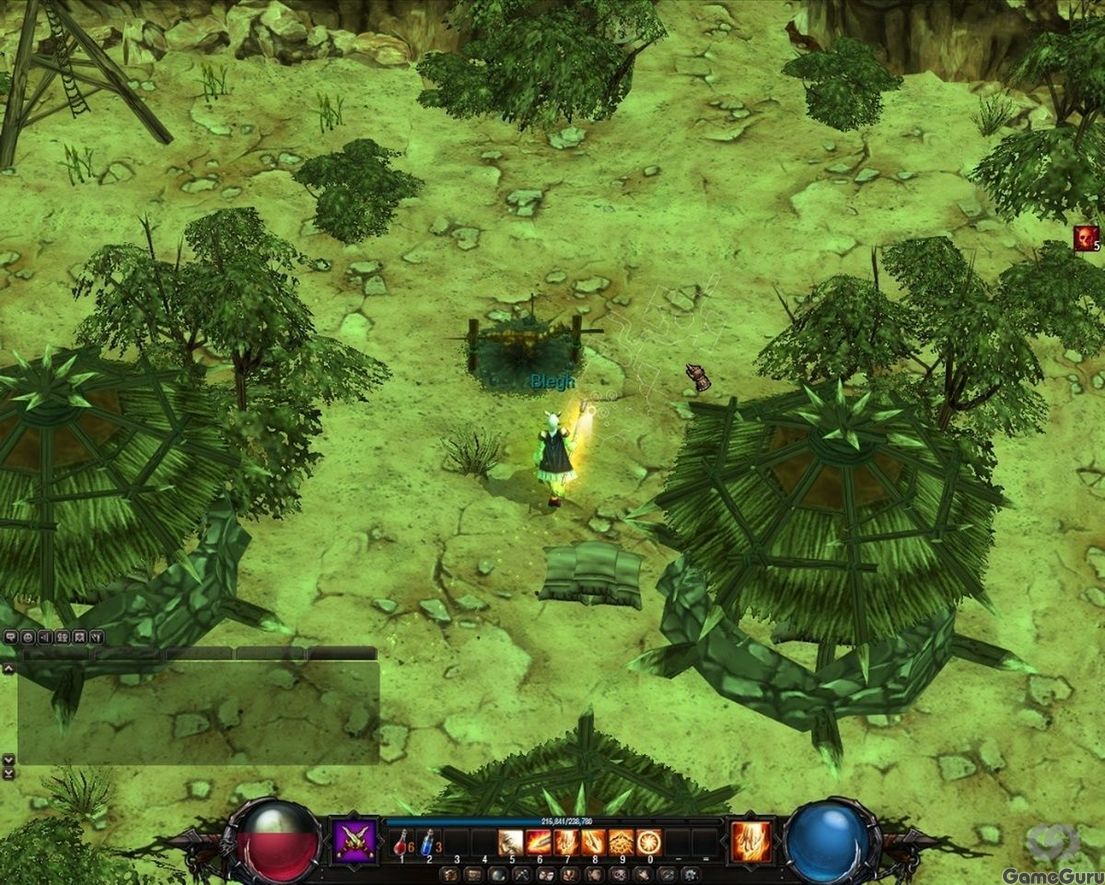Viewport: 1105px width, 885px height.
Task: Open the chat emoticon smiley button
Action: 28,637
